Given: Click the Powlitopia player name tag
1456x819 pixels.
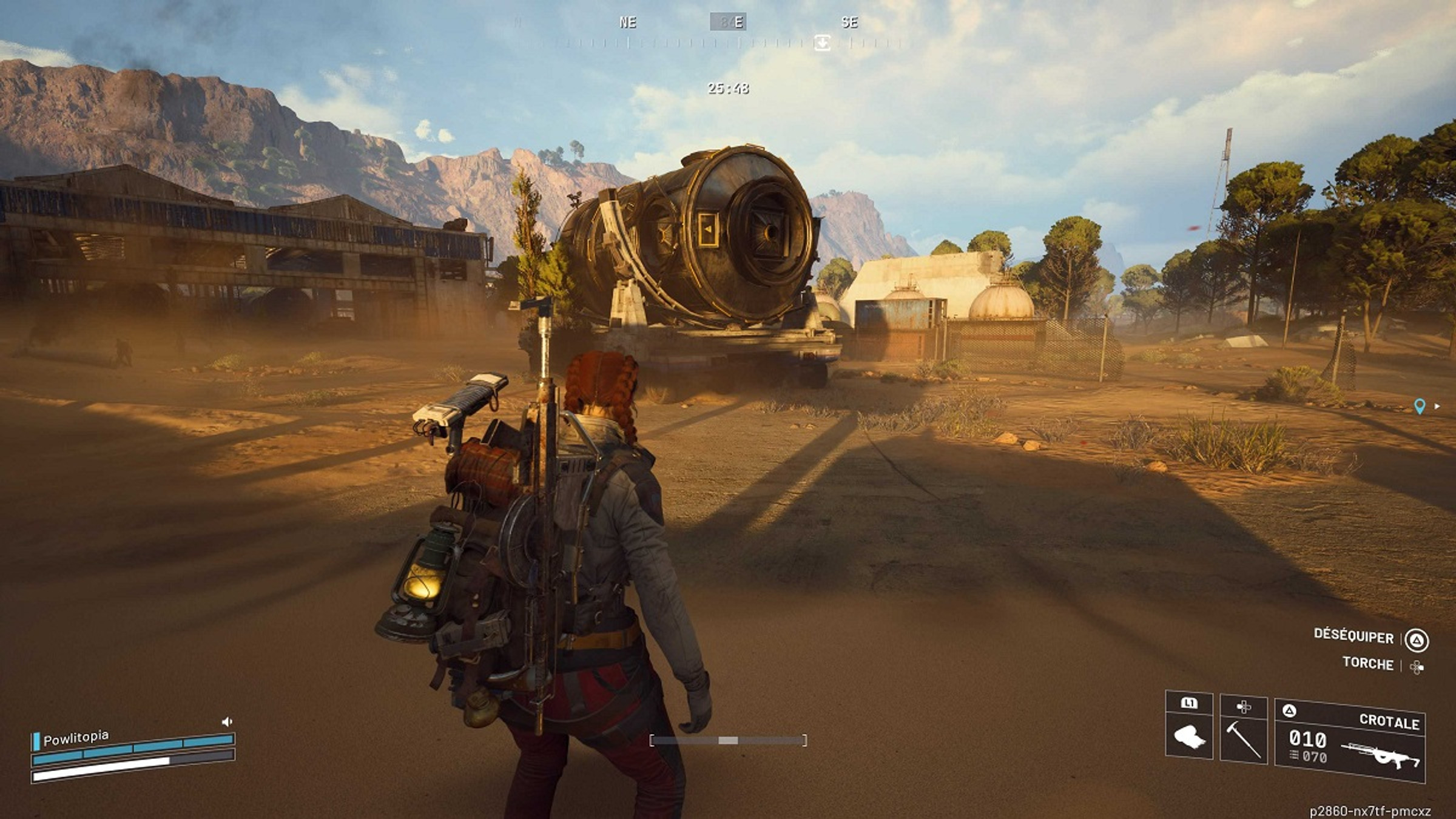Looking at the screenshot, I should [x=76, y=738].
